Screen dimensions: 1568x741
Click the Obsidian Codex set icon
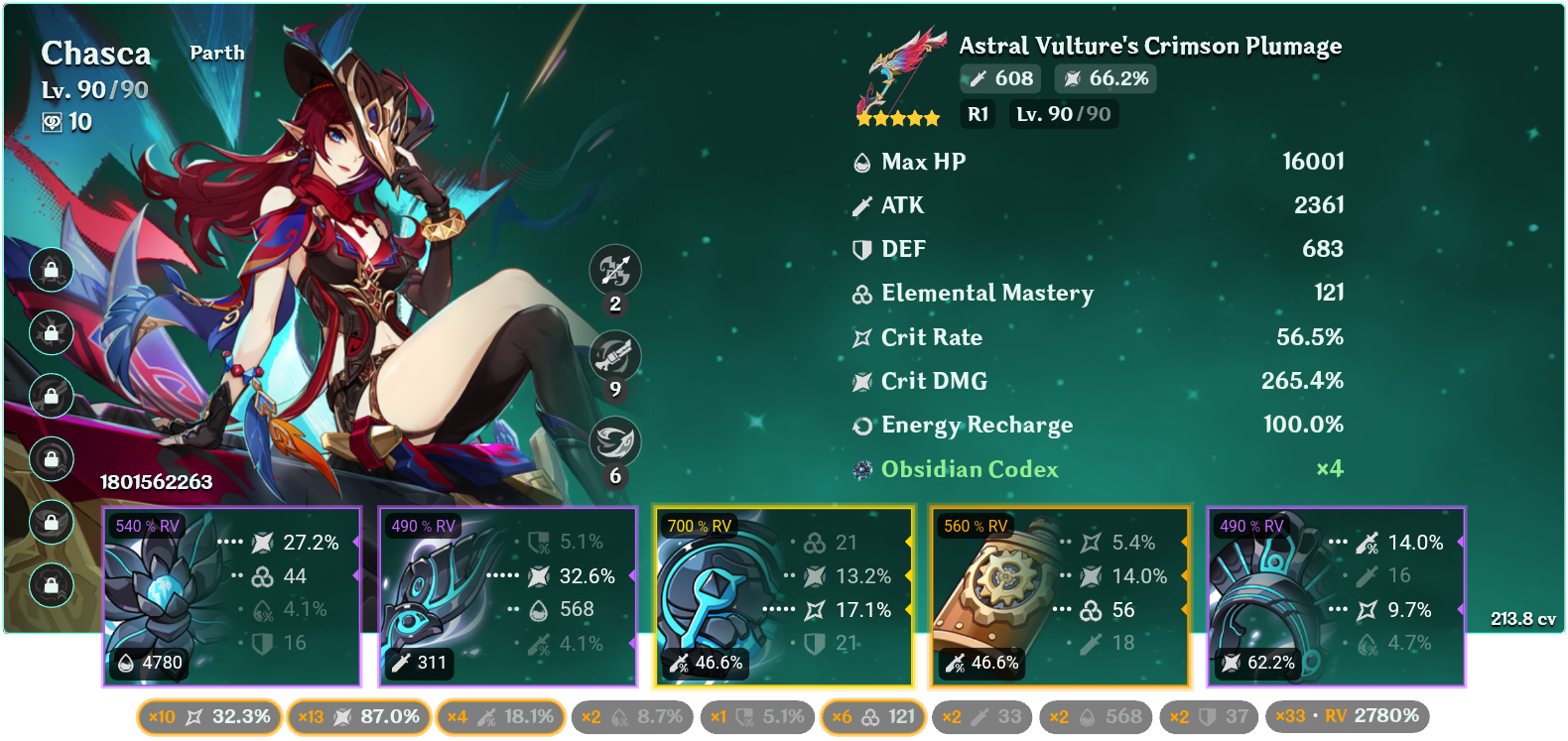tap(860, 468)
